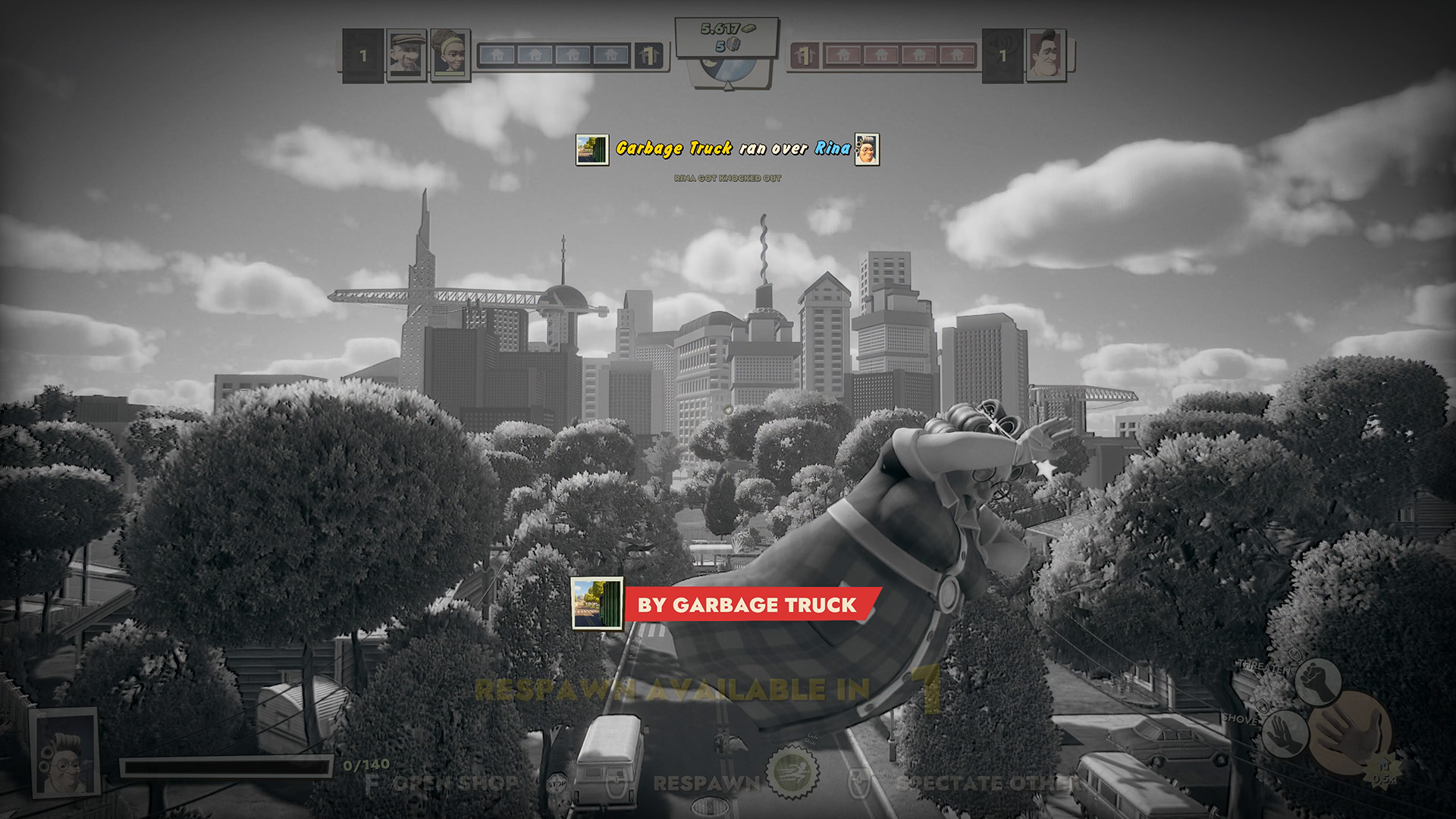Use the Shove hand ability
The height and width of the screenshot is (819, 1456).
1284,733
